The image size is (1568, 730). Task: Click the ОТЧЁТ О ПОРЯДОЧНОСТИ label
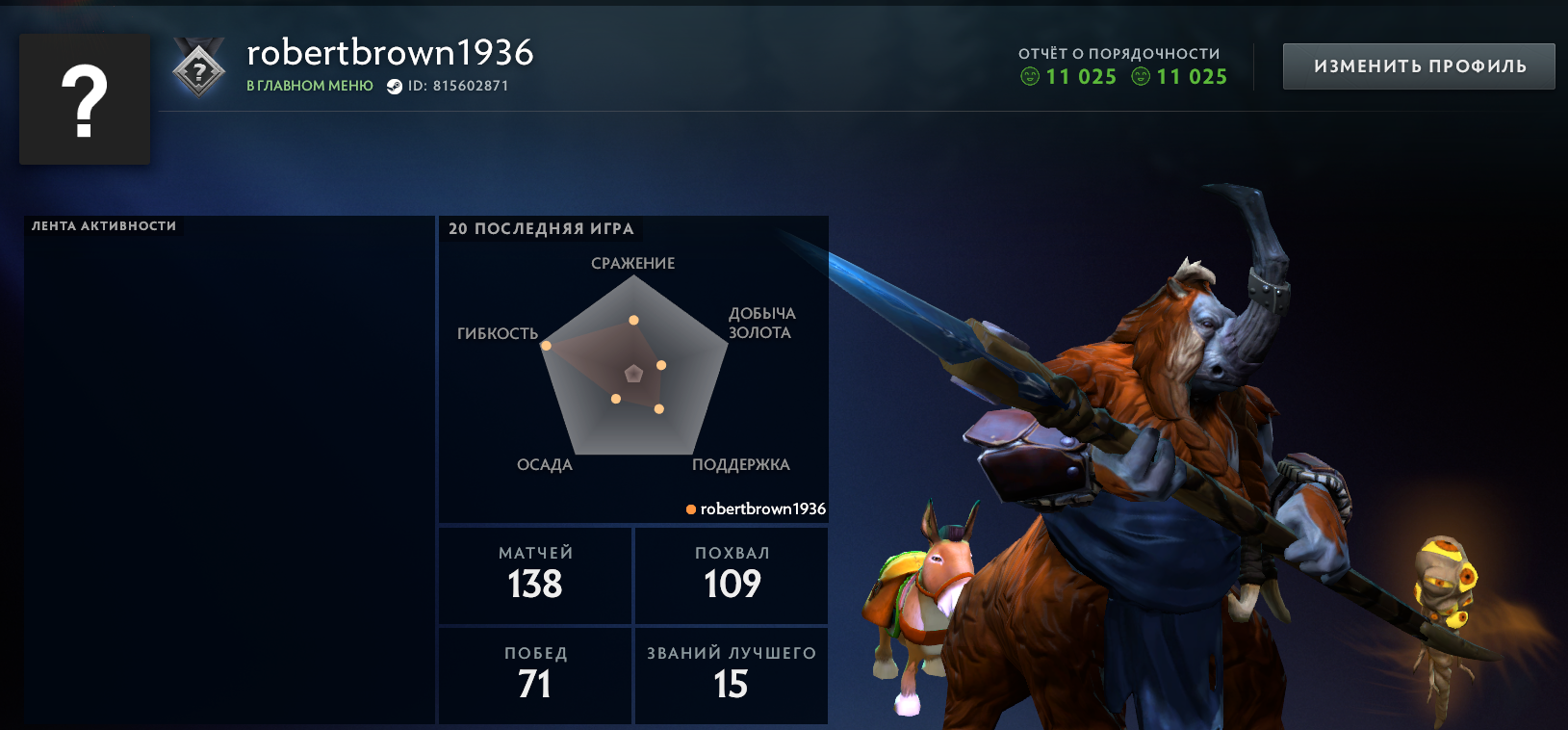pyautogui.click(x=1119, y=55)
